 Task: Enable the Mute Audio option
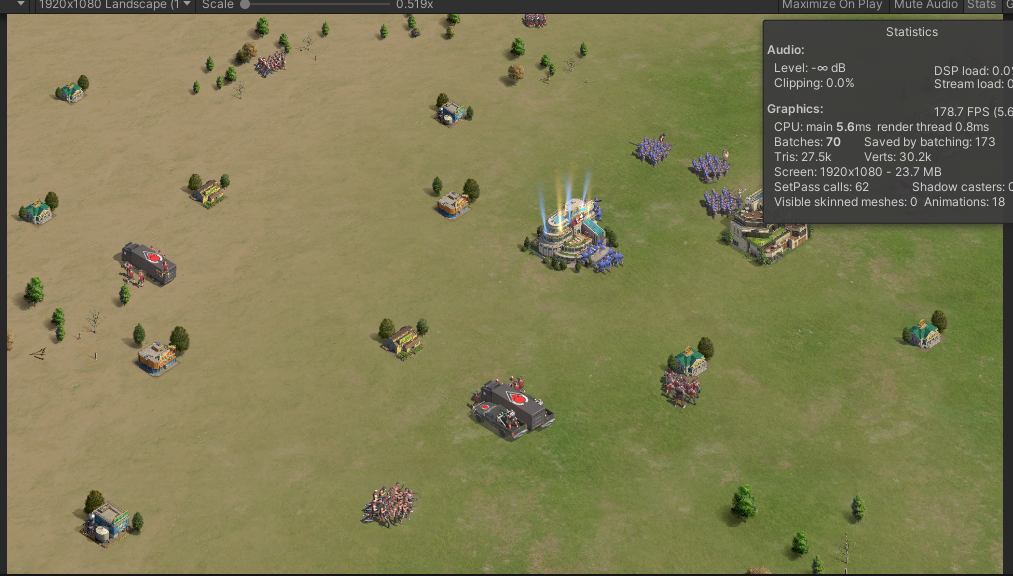(x=925, y=5)
